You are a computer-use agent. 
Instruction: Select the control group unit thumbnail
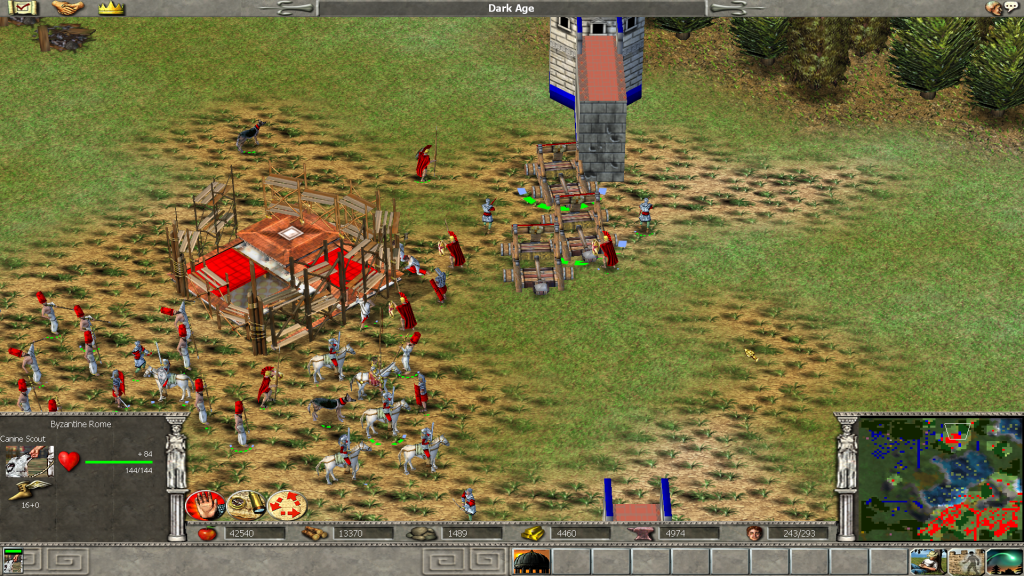coord(13,562)
